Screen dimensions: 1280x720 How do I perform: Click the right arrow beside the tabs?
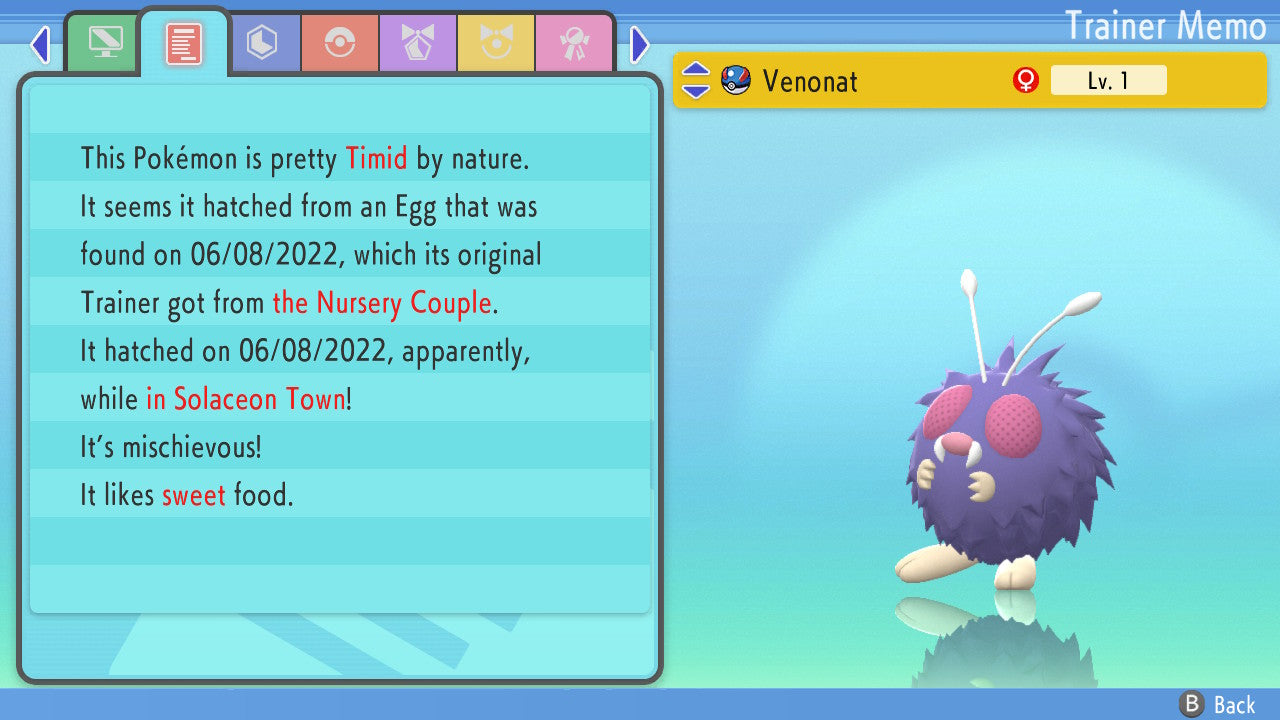(x=640, y=44)
